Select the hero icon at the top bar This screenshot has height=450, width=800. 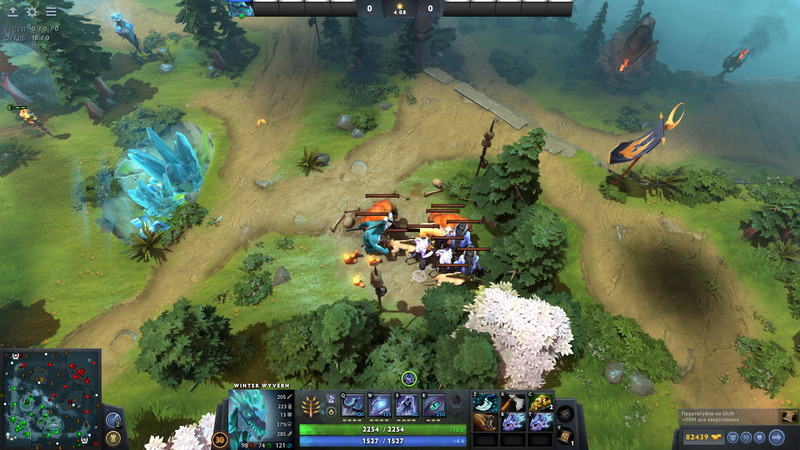pyautogui.click(x=241, y=9)
